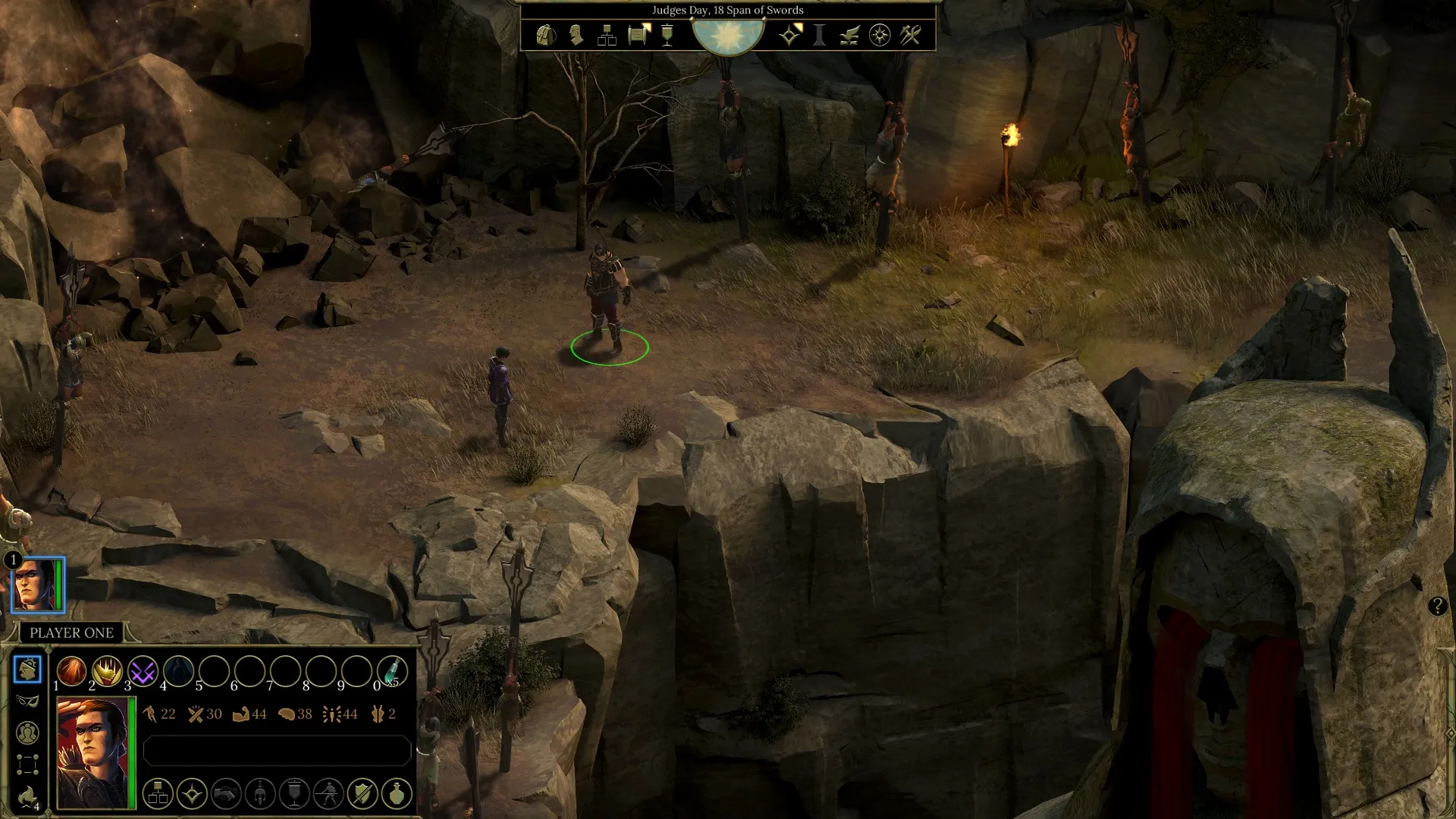1456x819 pixels.
Task: Select the party member portrait numbered 1
Action: click(x=38, y=585)
